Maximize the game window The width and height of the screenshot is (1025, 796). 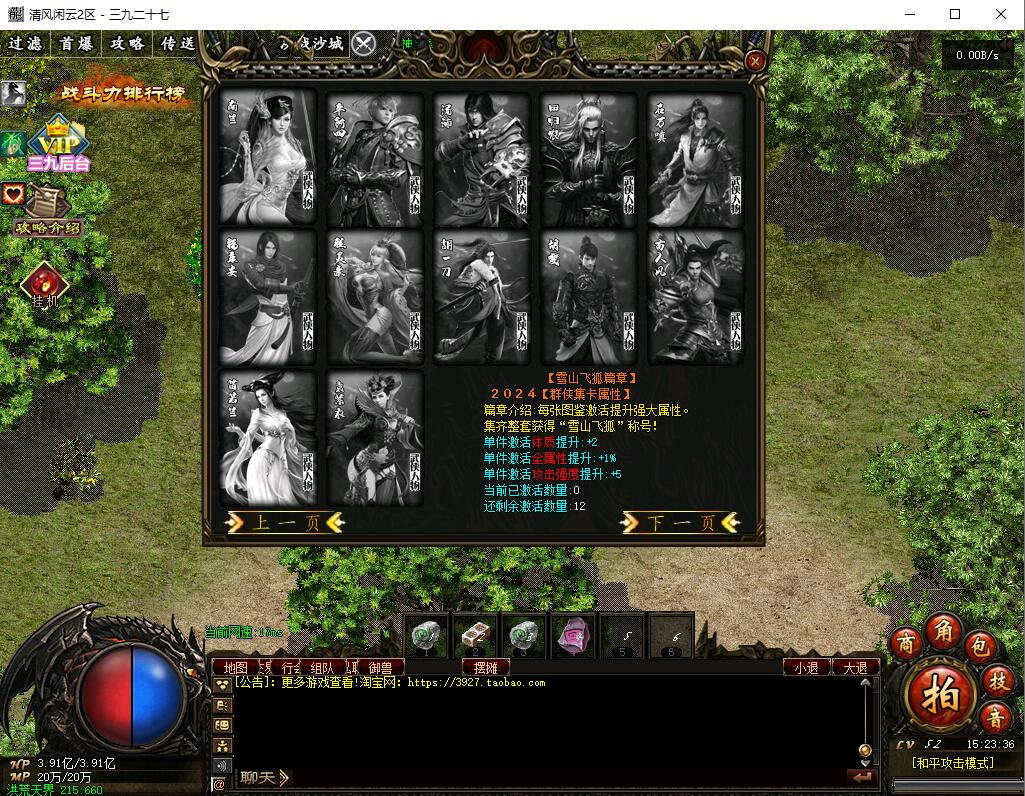pos(955,14)
